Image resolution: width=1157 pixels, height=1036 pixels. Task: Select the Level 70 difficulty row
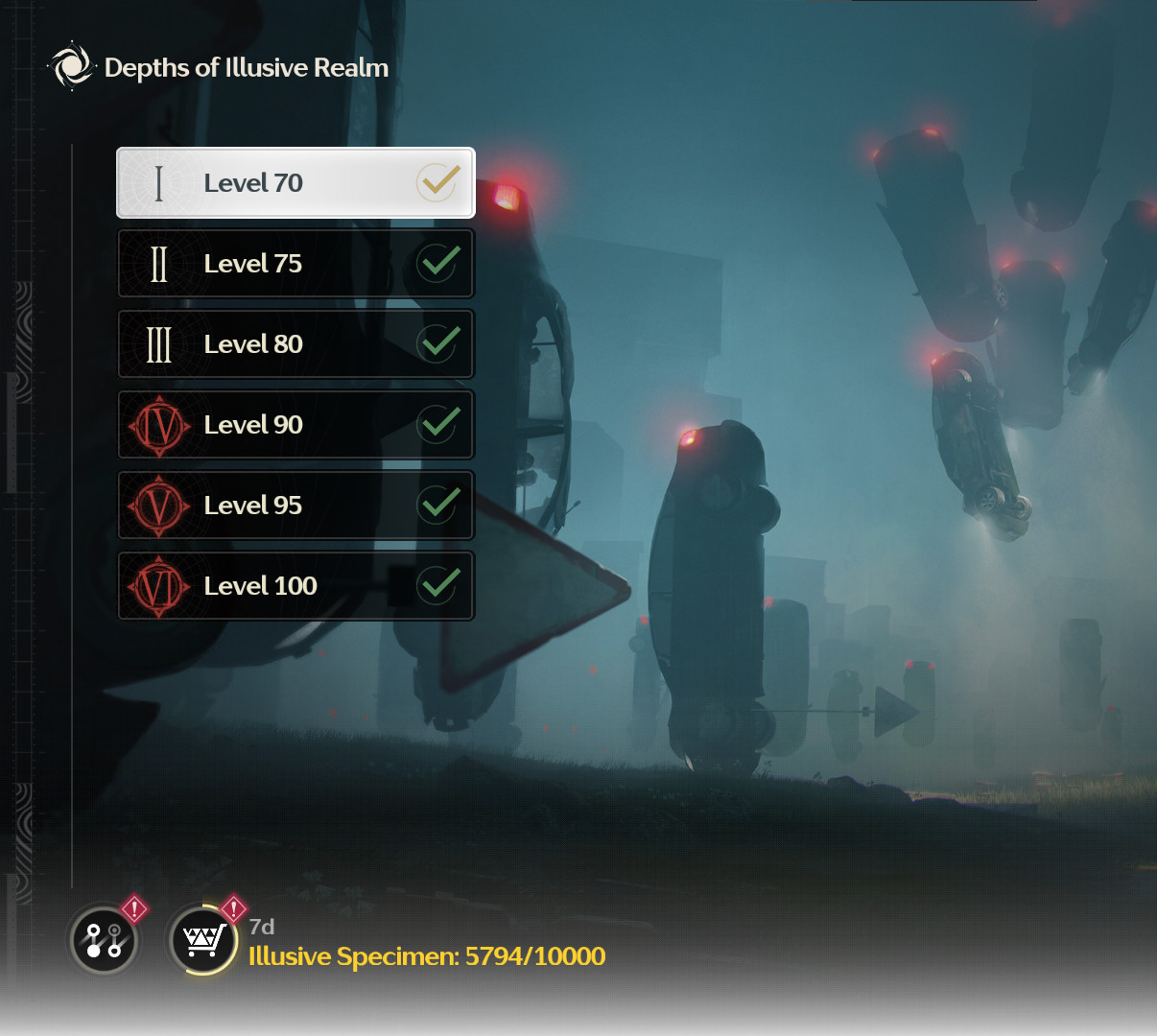(x=295, y=182)
